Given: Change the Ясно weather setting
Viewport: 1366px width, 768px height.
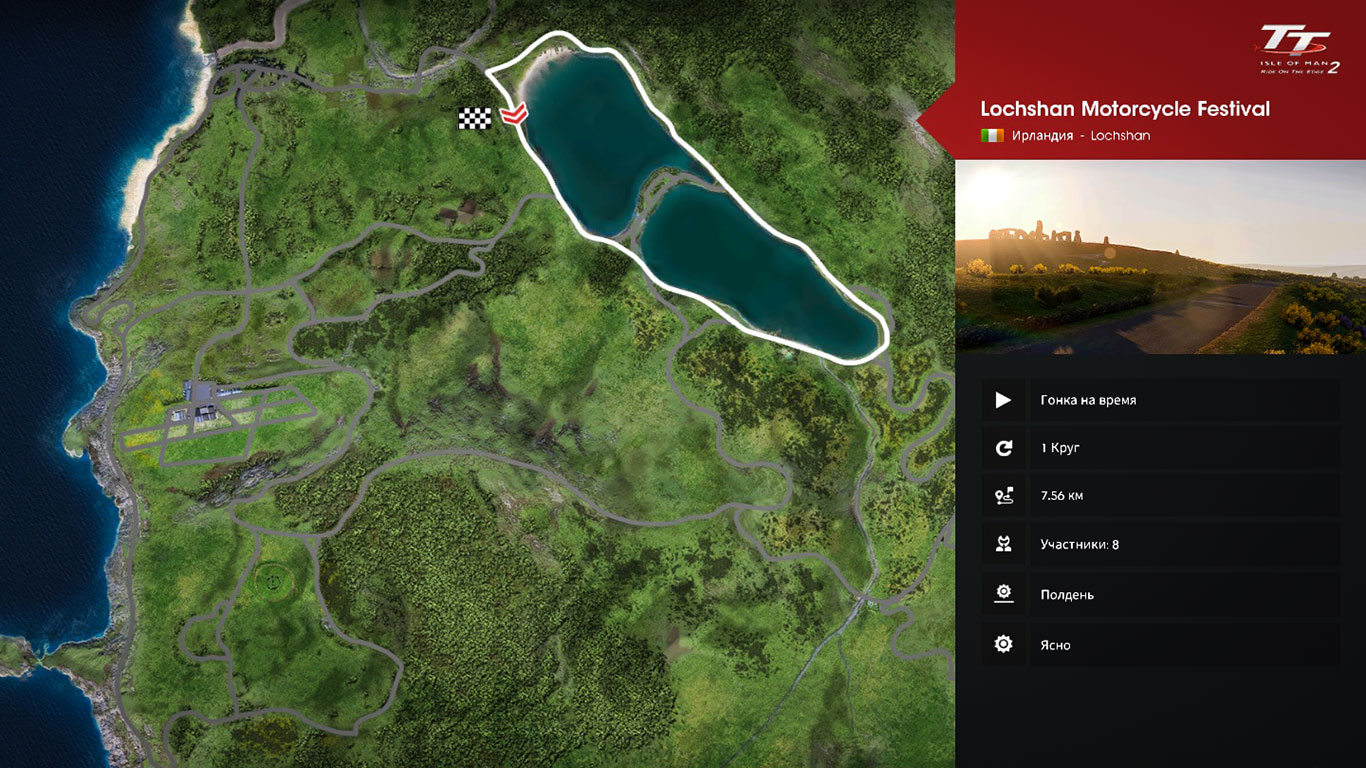Looking at the screenshot, I should pos(1160,645).
